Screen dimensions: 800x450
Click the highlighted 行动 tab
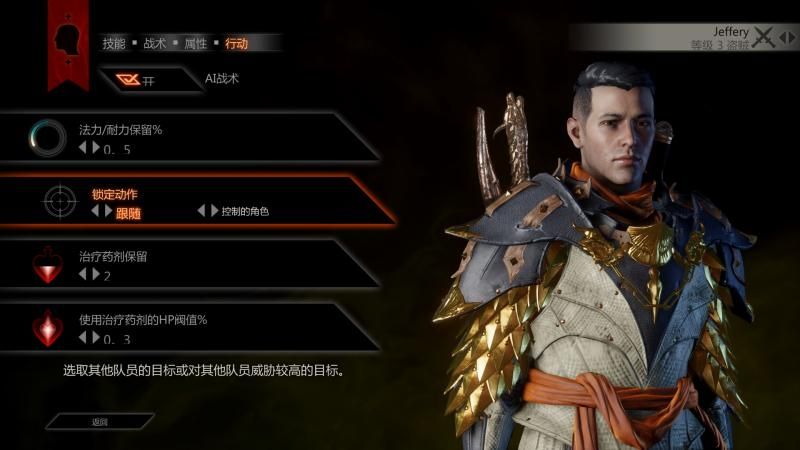coord(236,43)
